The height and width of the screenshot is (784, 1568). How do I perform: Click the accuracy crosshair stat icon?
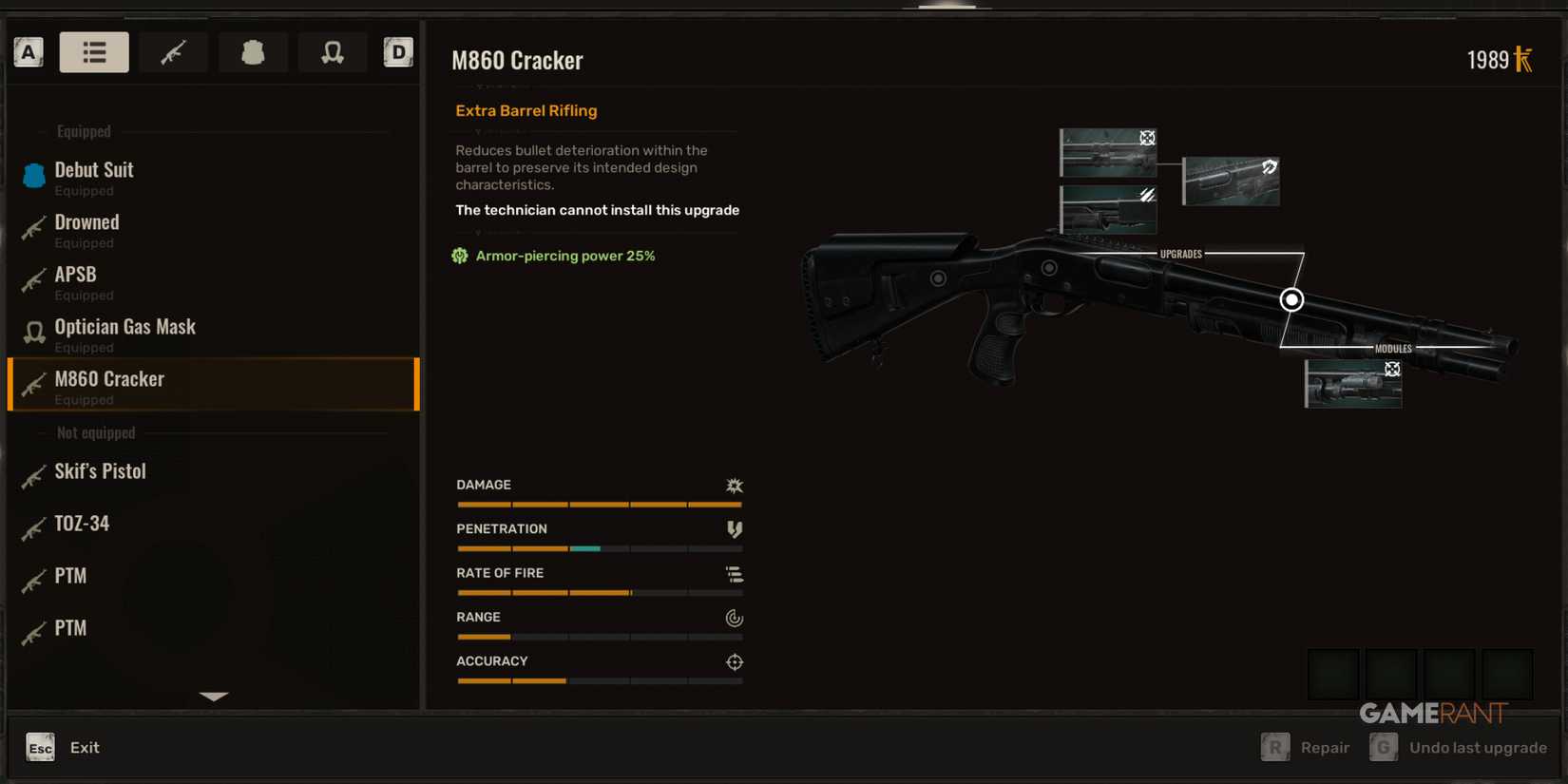734,661
